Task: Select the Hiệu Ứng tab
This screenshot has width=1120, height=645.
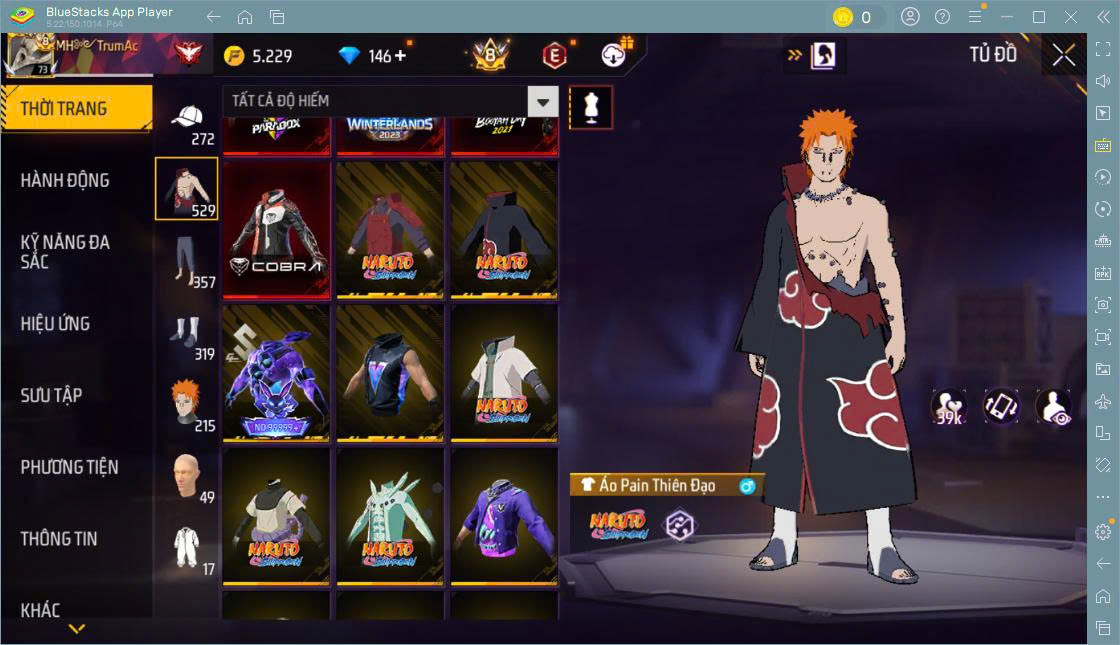Action: tap(56, 324)
